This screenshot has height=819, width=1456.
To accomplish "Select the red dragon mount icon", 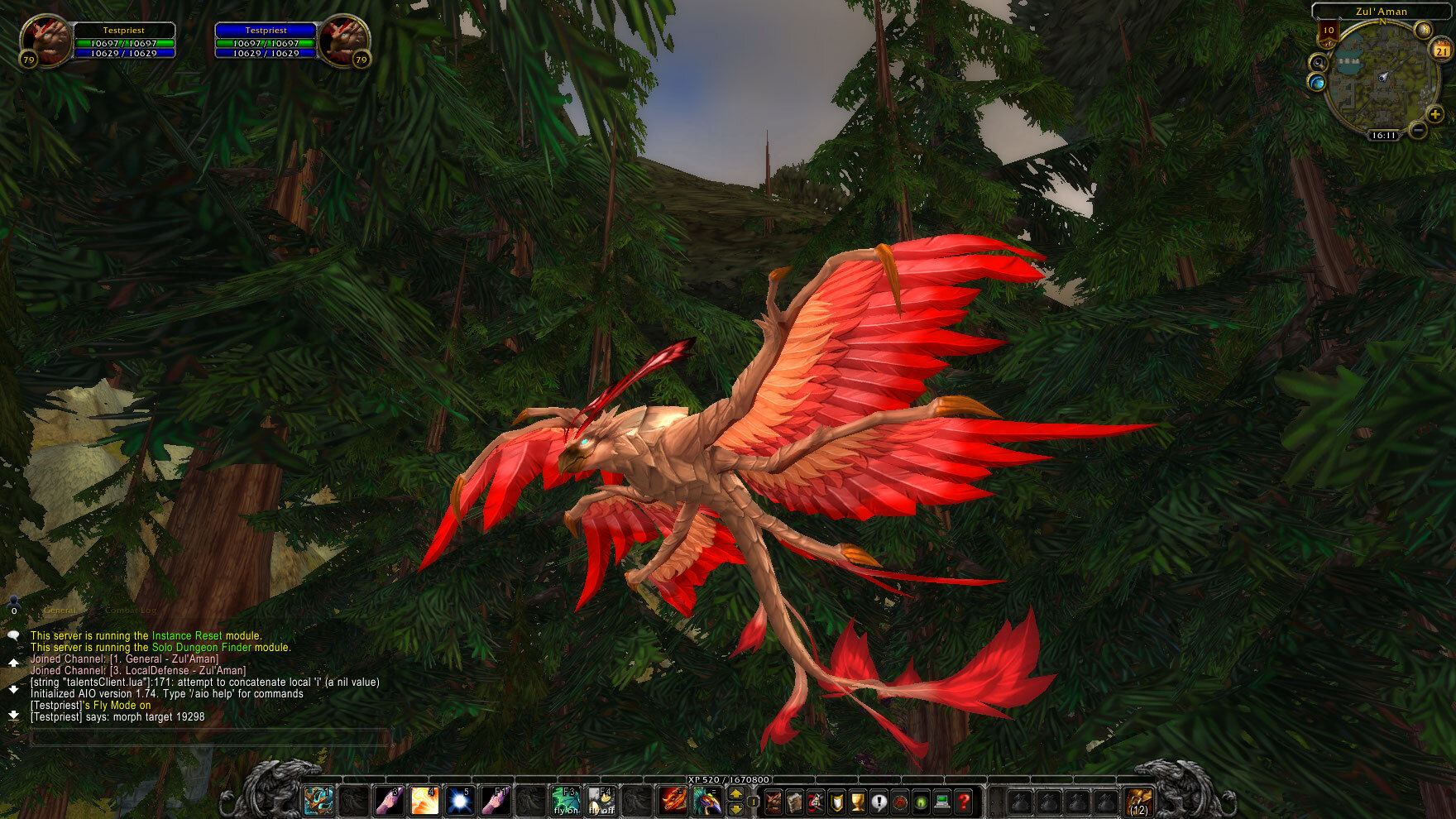I will [673, 801].
